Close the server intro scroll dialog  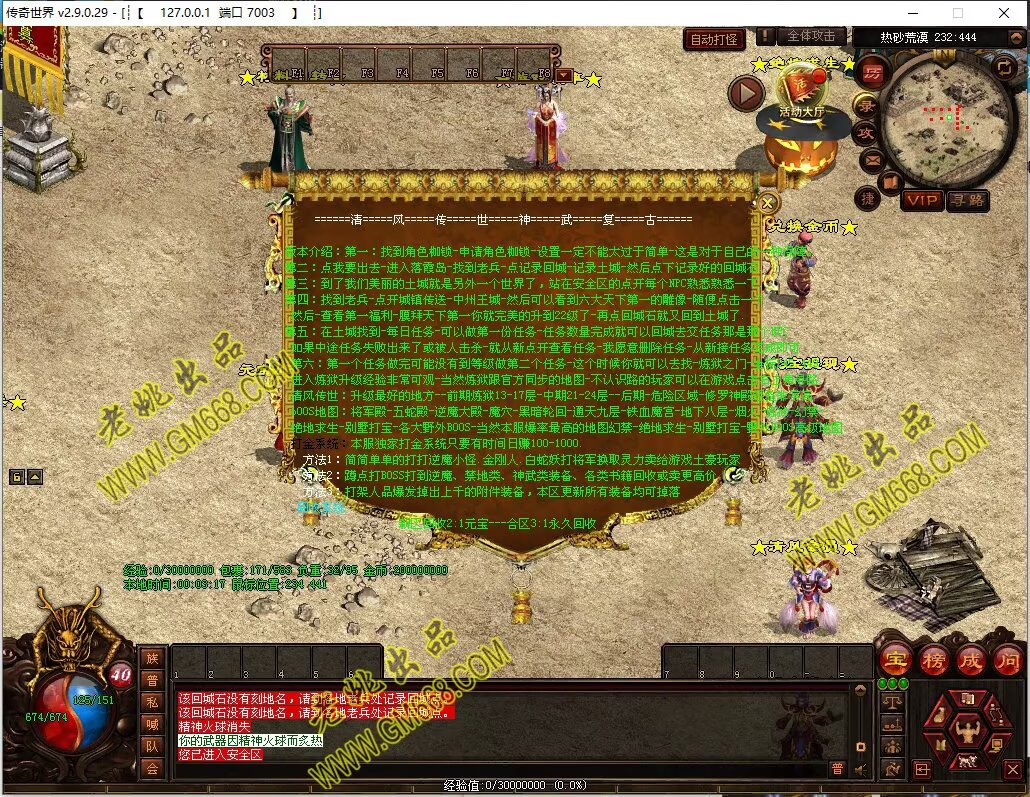tap(768, 203)
